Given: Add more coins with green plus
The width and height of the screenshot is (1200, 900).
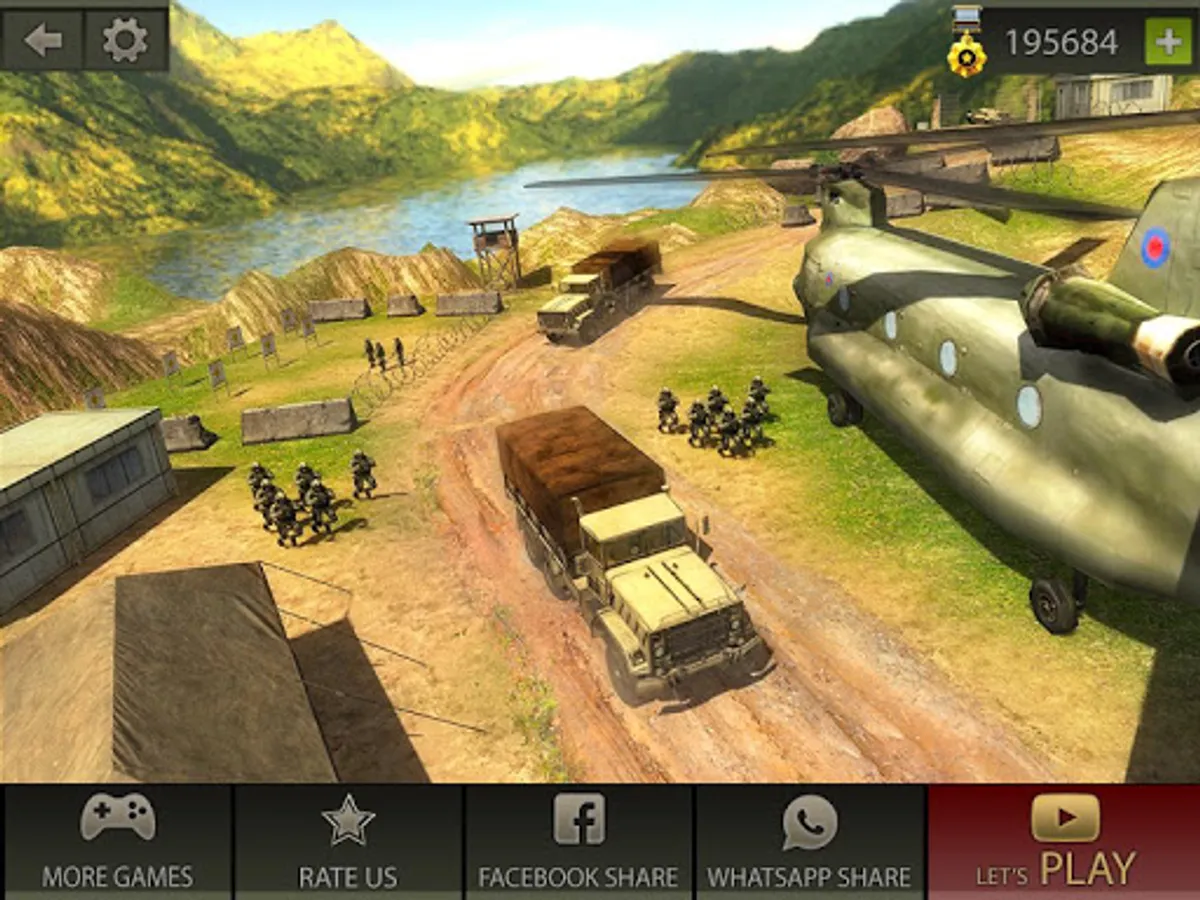Looking at the screenshot, I should click(x=1167, y=42).
